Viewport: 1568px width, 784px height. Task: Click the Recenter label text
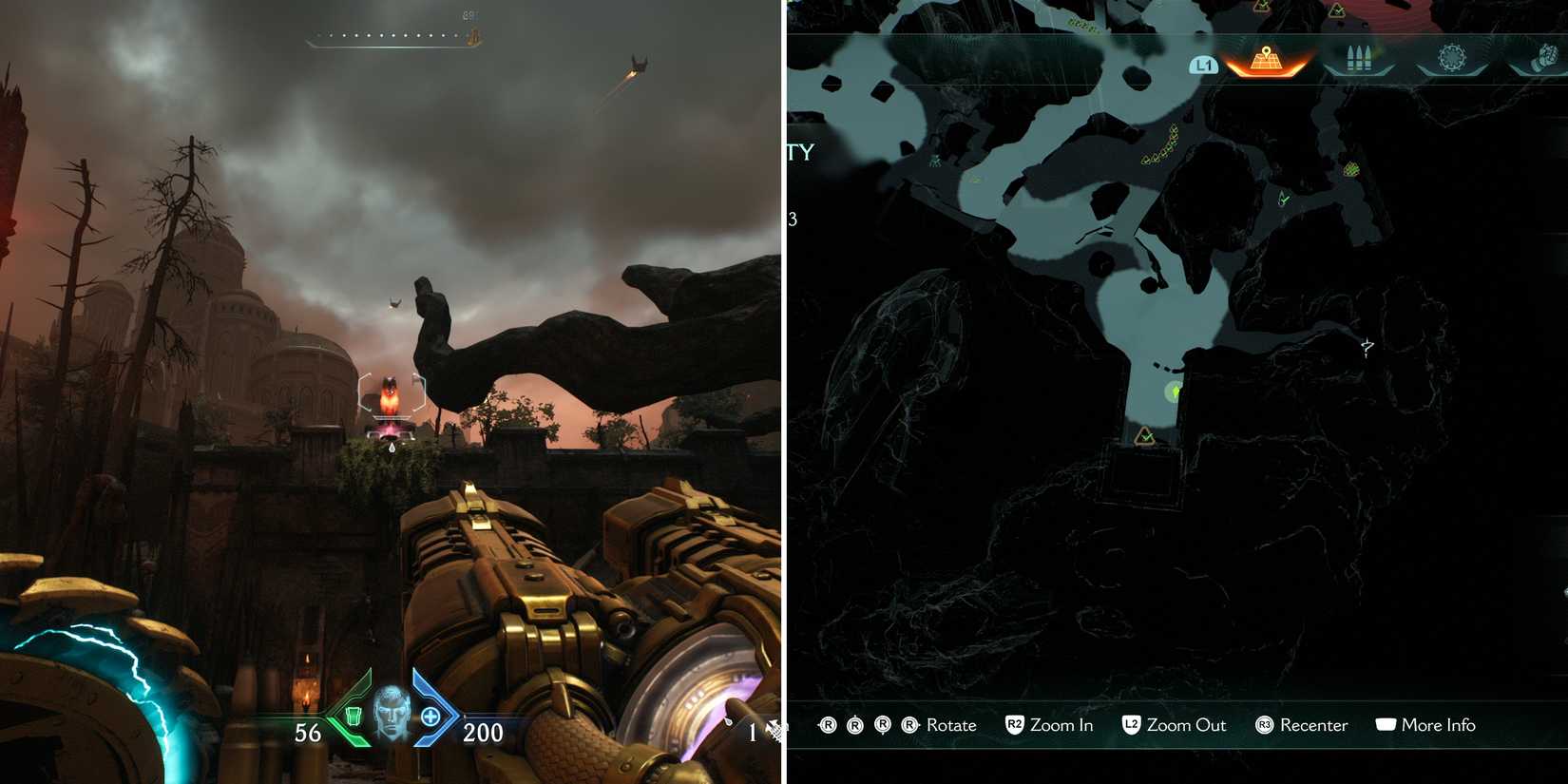click(x=1316, y=725)
